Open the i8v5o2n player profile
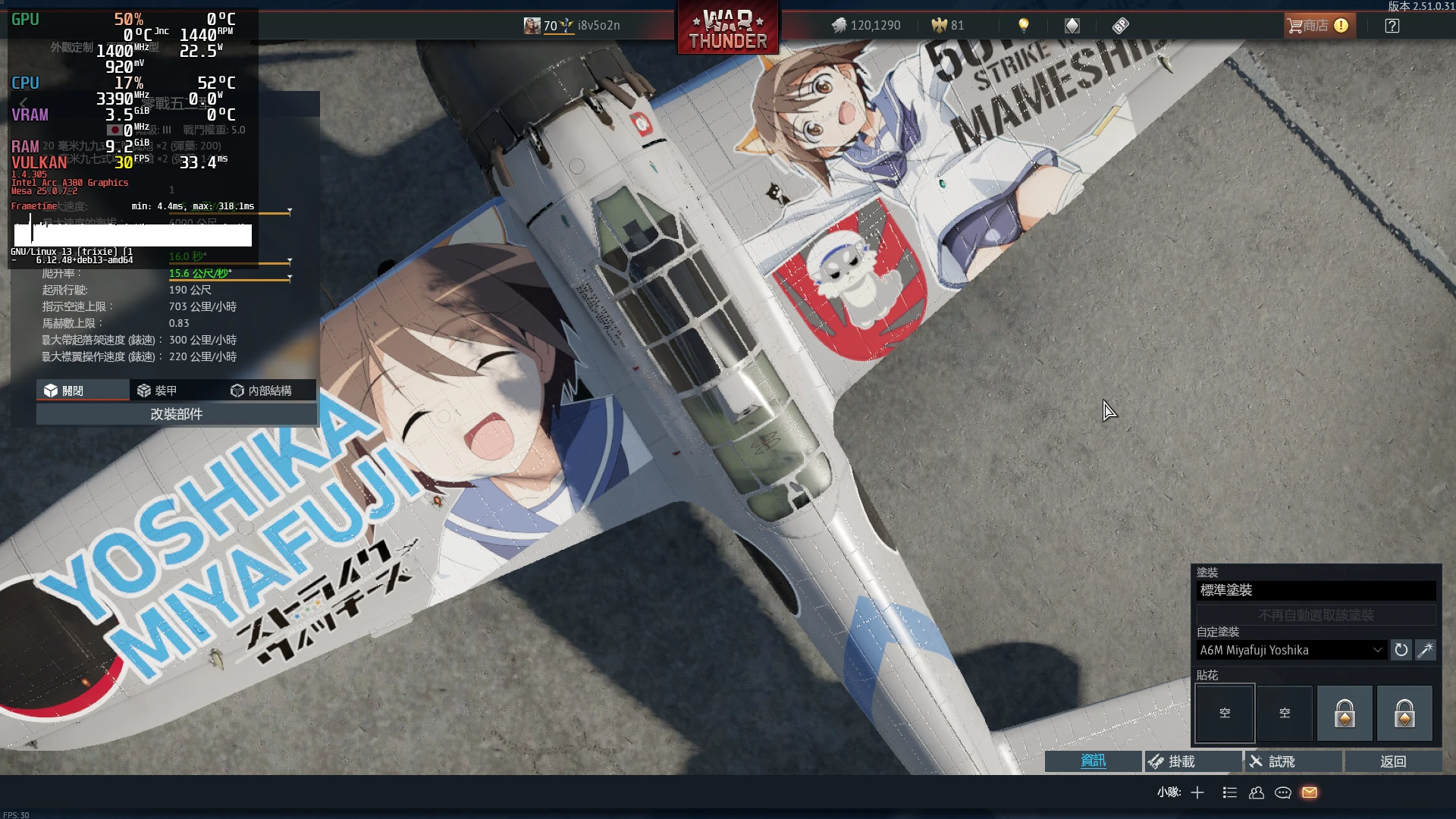The height and width of the screenshot is (819, 1456). (x=598, y=26)
